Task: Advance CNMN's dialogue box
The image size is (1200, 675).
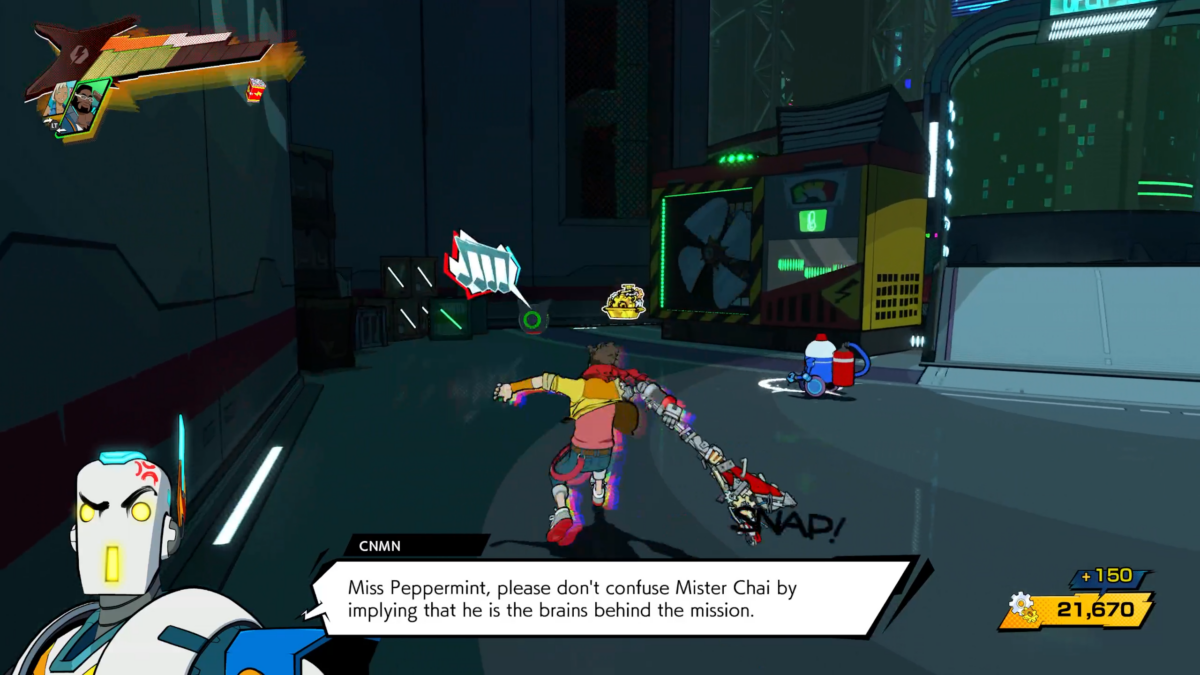Action: click(612, 598)
